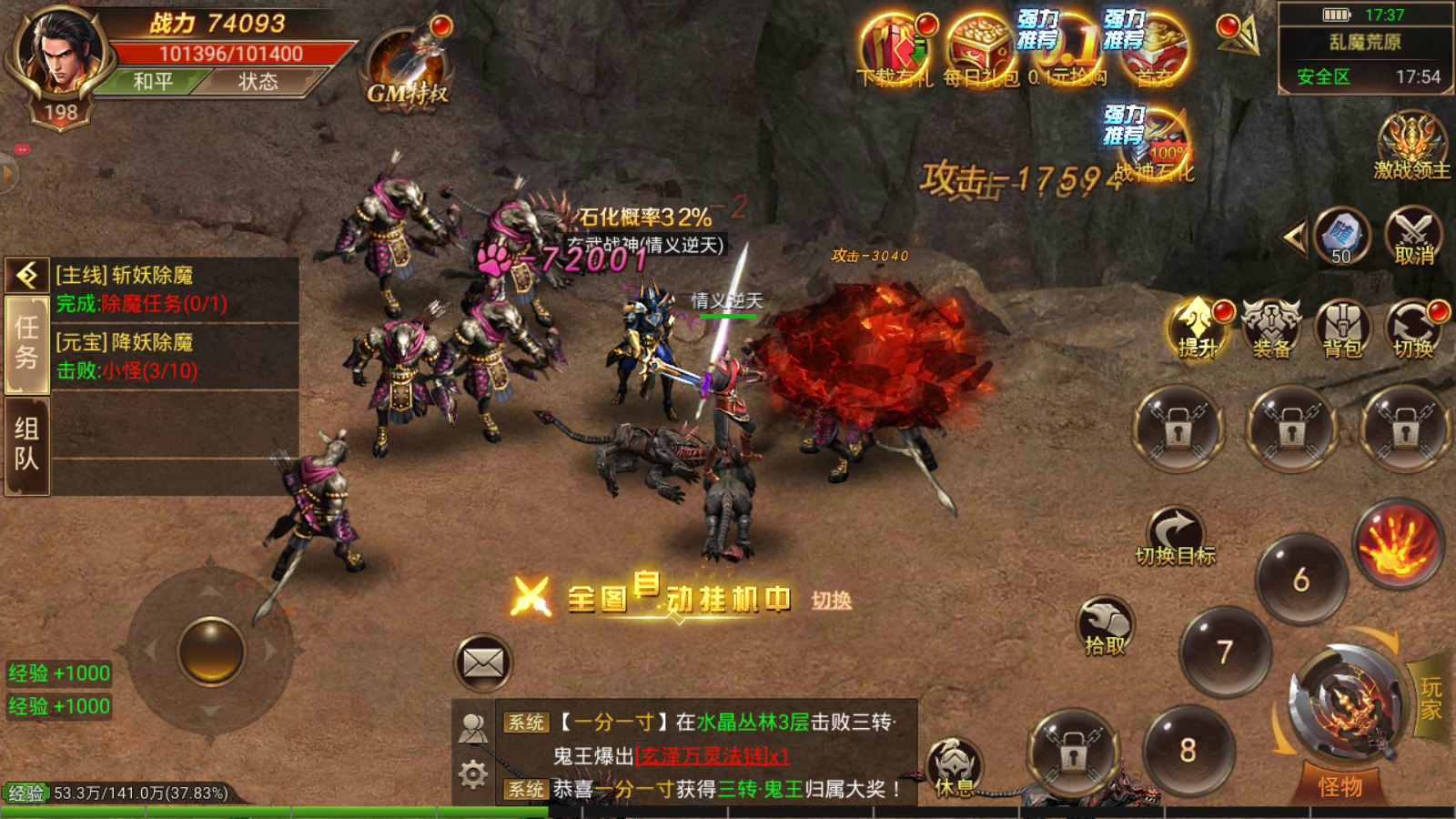Click the 取消 crossed-swords button

(1413, 237)
